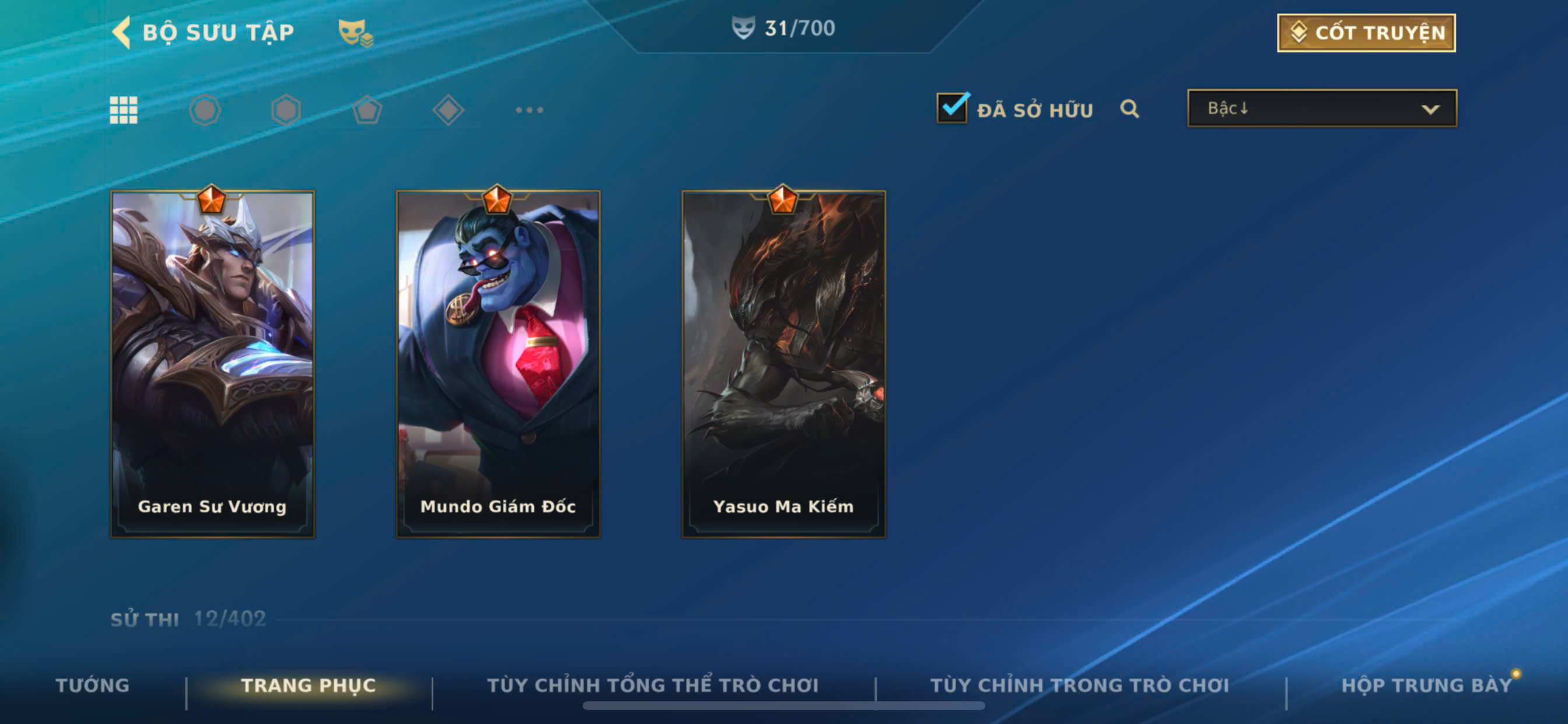Filter skins by the pentagon rarity tier
Viewport: 1568px width, 724px height.
(367, 110)
